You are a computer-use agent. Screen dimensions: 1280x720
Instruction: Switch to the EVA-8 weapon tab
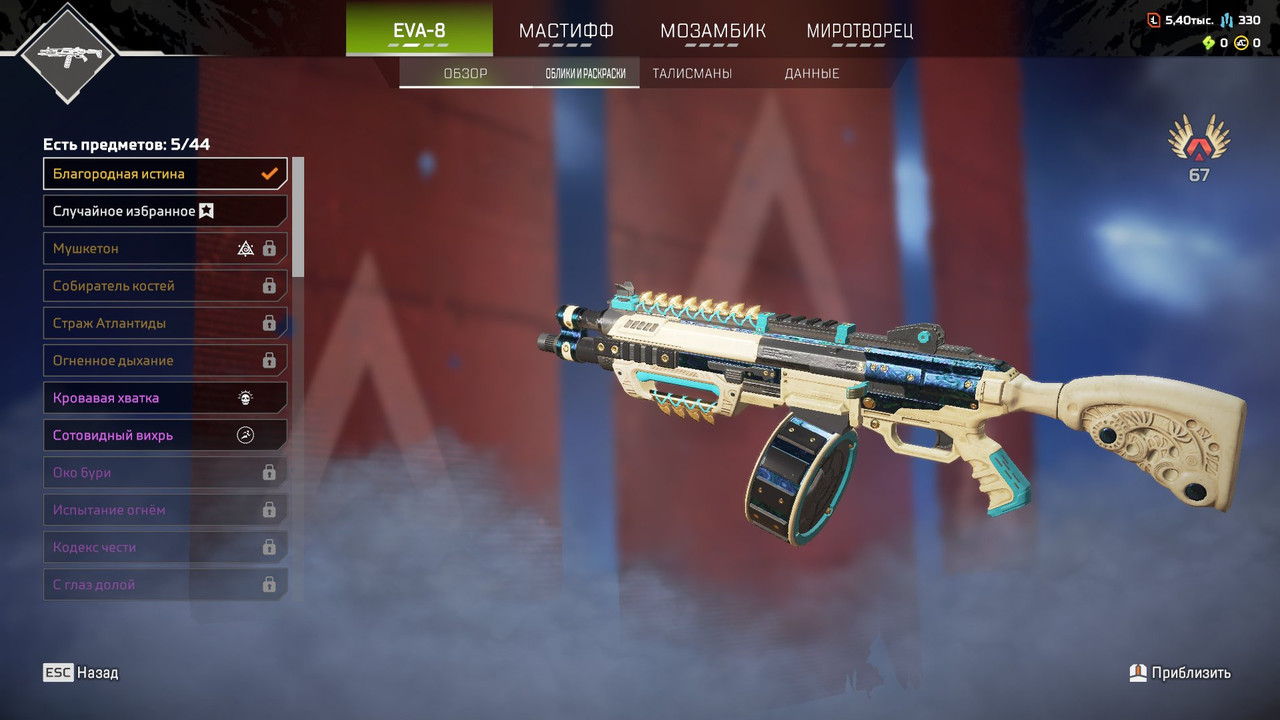419,30
